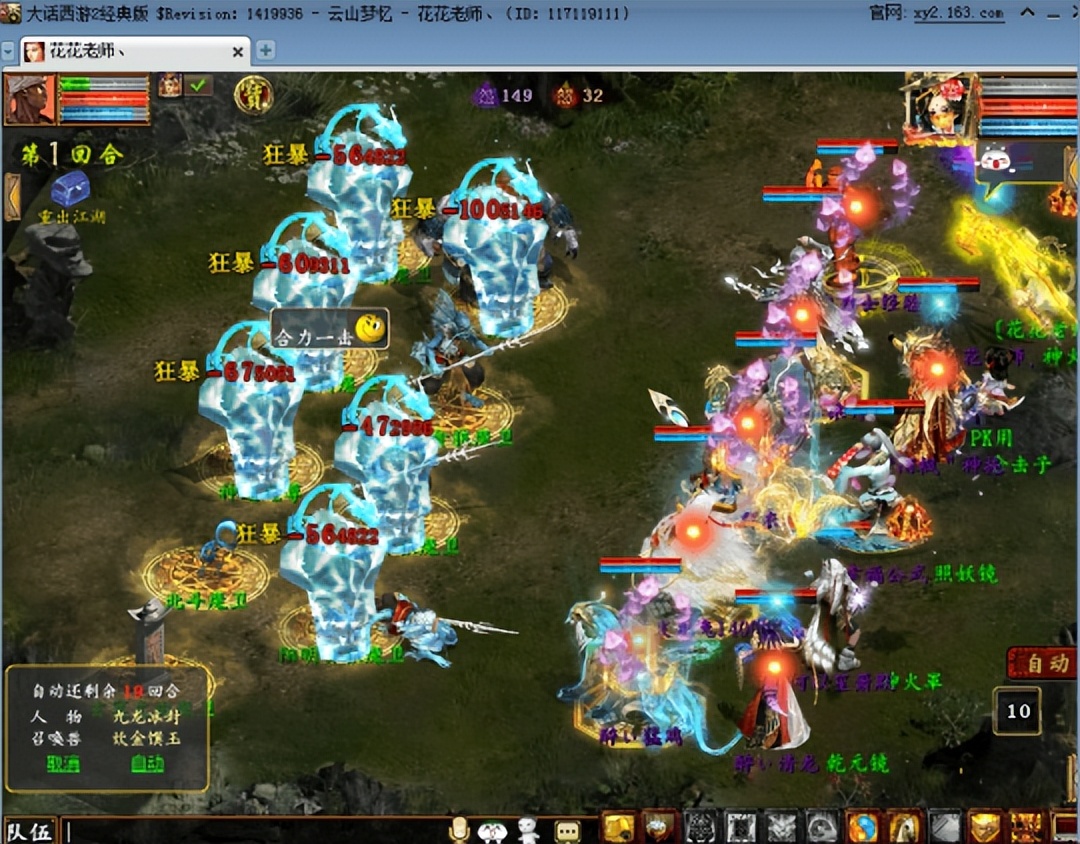Expand the left-edge arrow panel tab
Viewport: 1080px width, 844px height.
[x=12, y=196]
